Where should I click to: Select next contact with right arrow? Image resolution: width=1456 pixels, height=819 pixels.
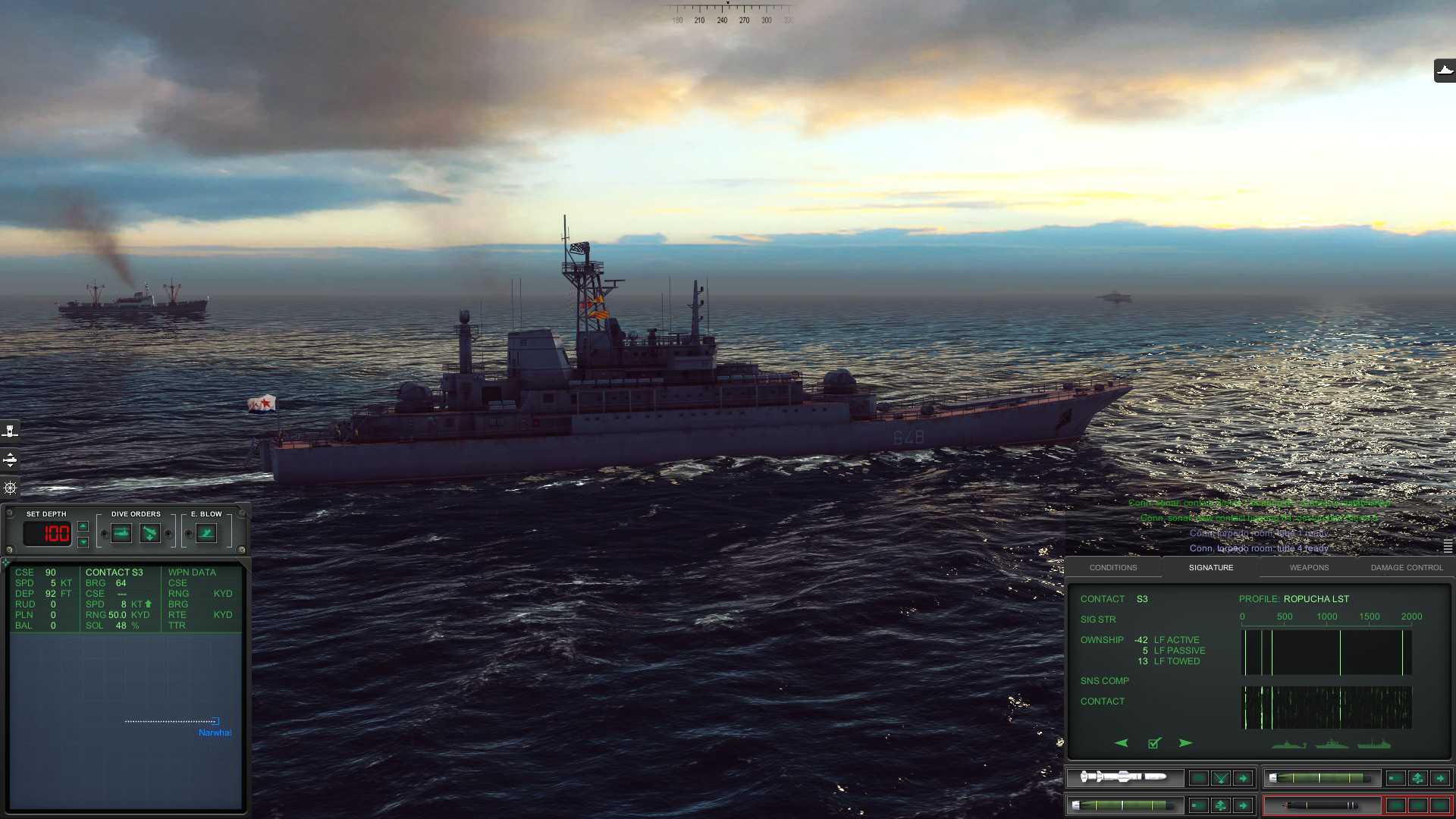tap(1185, 743)
